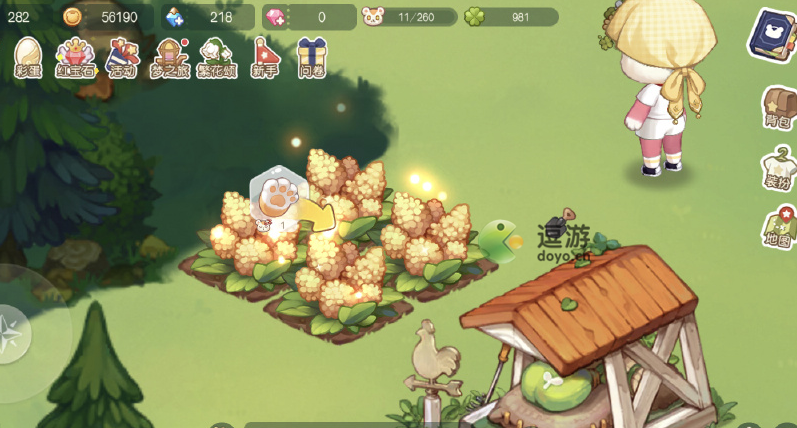Open the 活动 events menu
Image resolution: width=797 pixels, height=428 pixels.
point(122,57)
